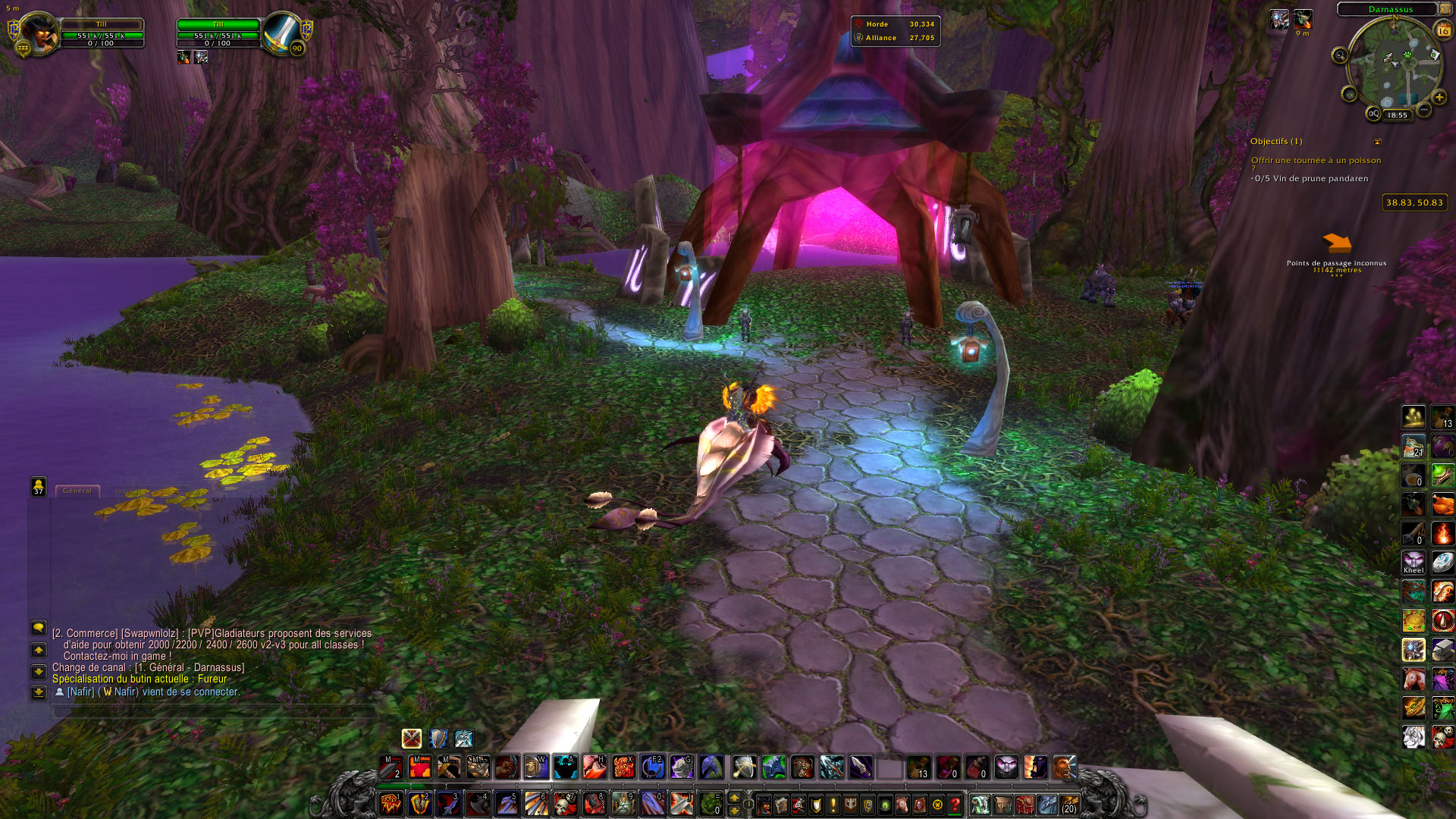Activate the Kneel macro button
Viewport: 1456px width, 819px height.
coord(1414,563)
